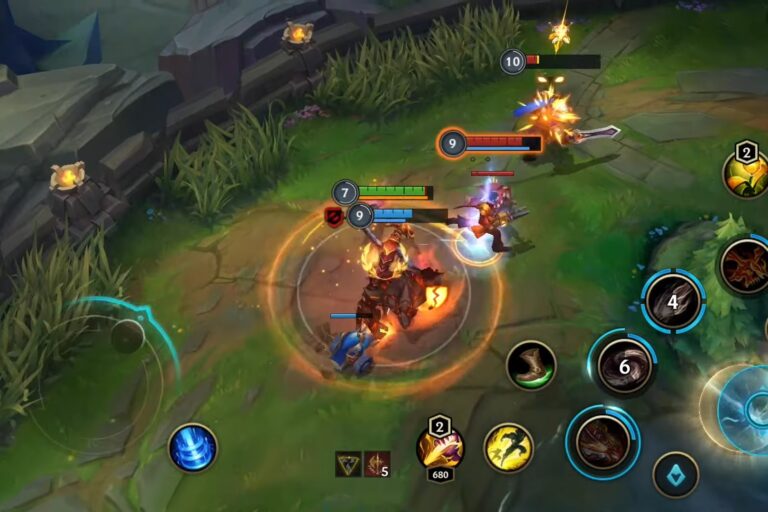Cast the ability on cooldown showing 4
This screenshot has width=768, height=512.
coord(673,301)
